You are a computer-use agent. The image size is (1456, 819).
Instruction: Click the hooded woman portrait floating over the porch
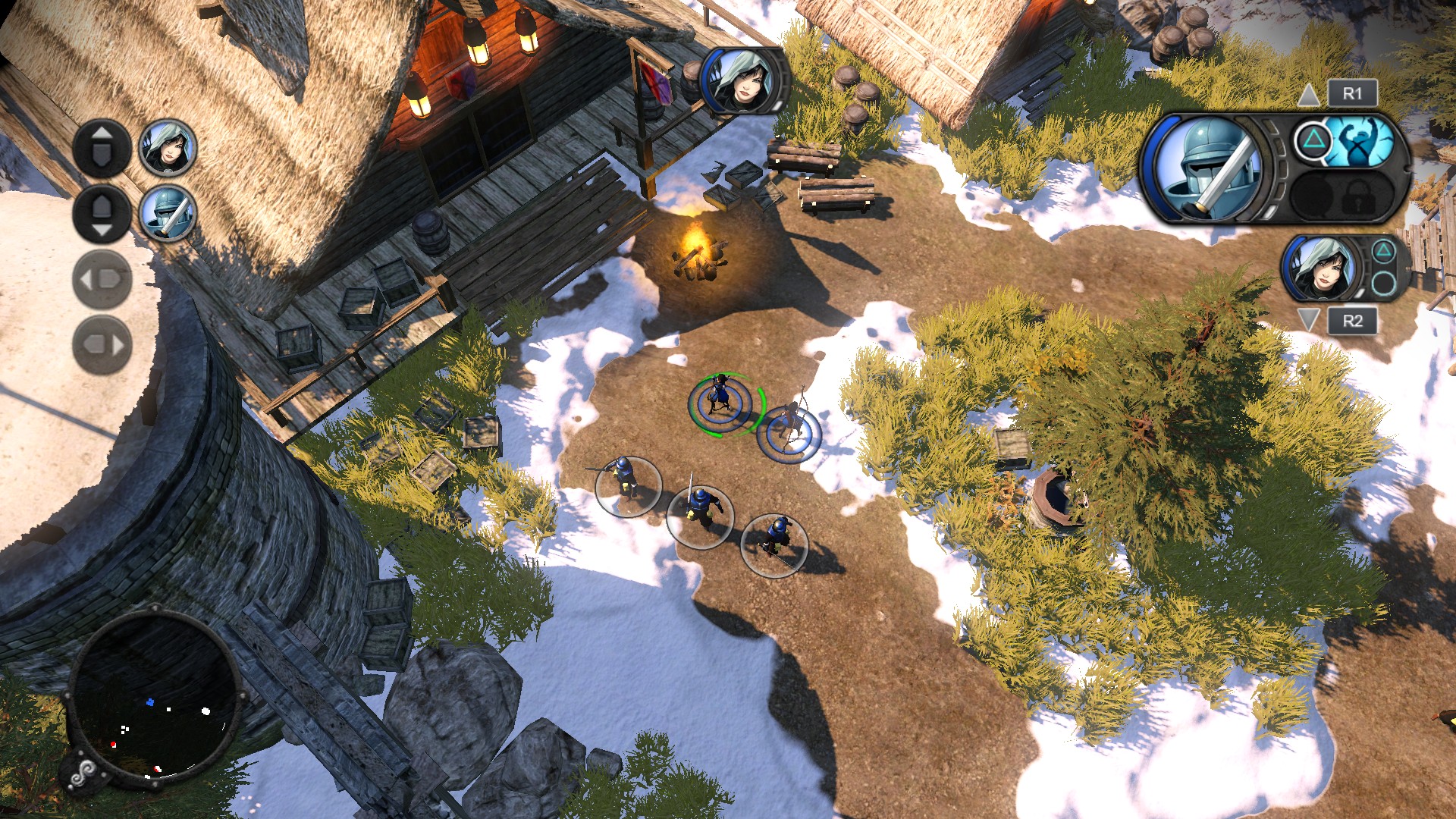[743, 81]
